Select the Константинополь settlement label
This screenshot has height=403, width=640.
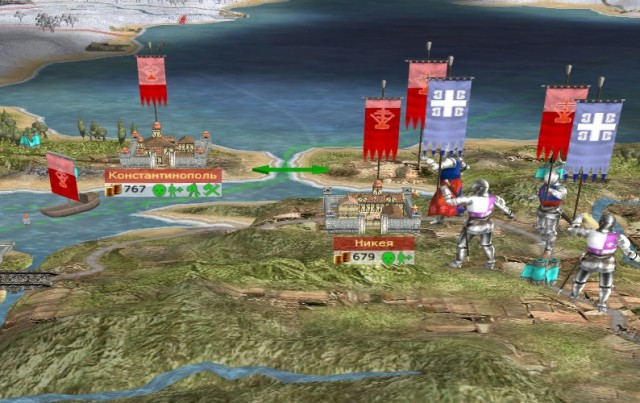click(x=163, y=175)
